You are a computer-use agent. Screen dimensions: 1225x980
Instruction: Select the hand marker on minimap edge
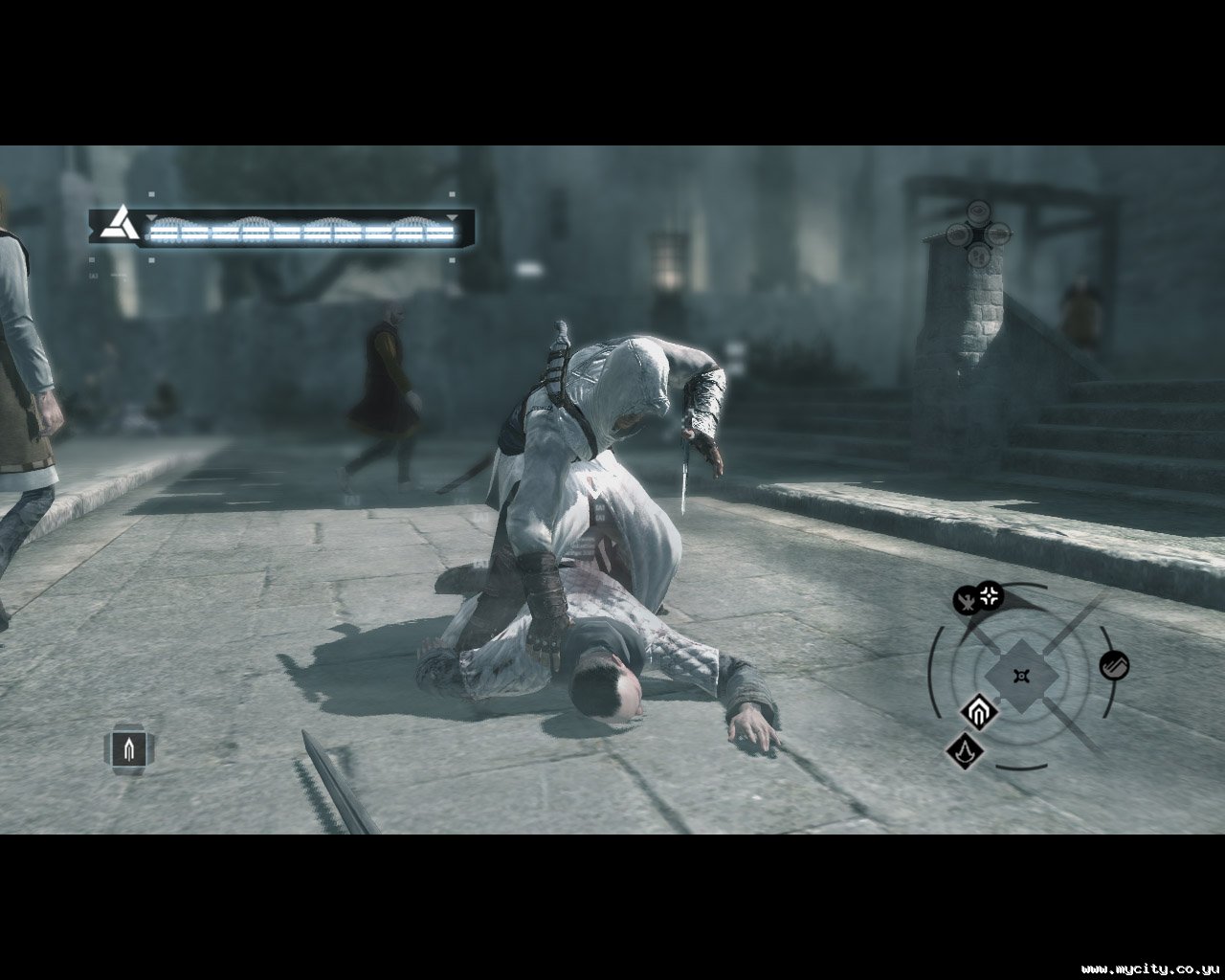tap(1114, 665)
